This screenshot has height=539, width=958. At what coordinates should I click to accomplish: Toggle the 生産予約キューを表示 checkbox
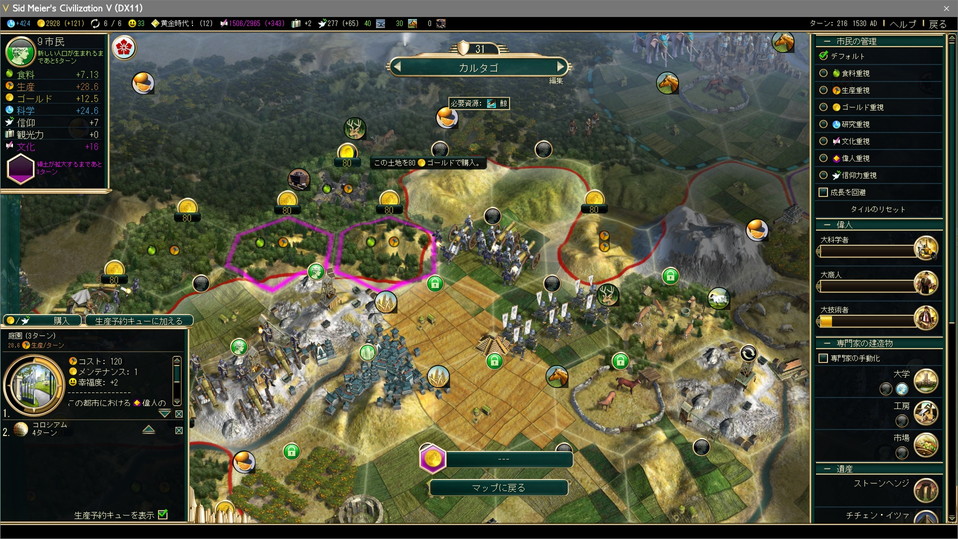[x=163, y=515]
